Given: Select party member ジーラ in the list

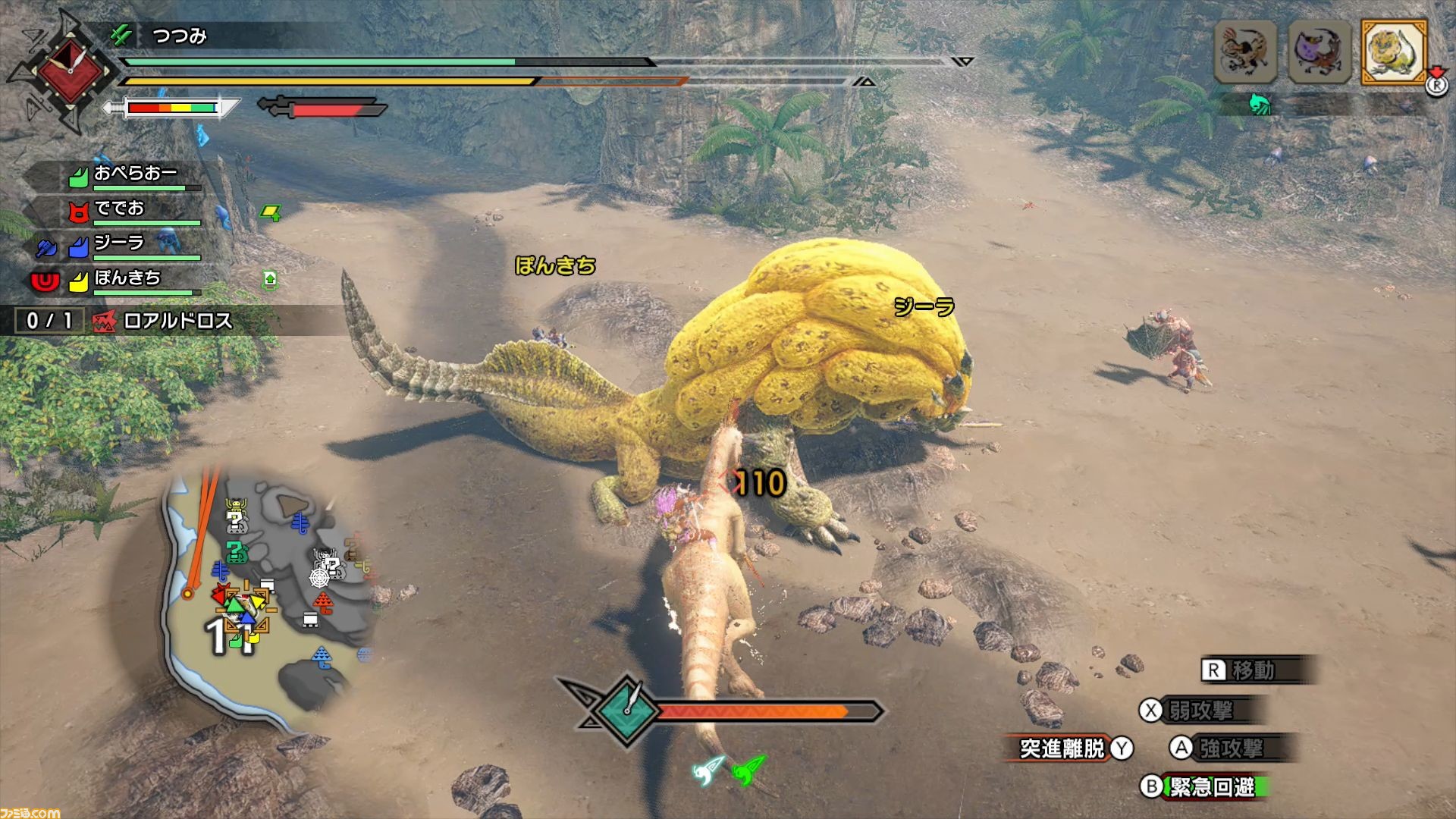Looking at the screenshot, I should point(120,244).
